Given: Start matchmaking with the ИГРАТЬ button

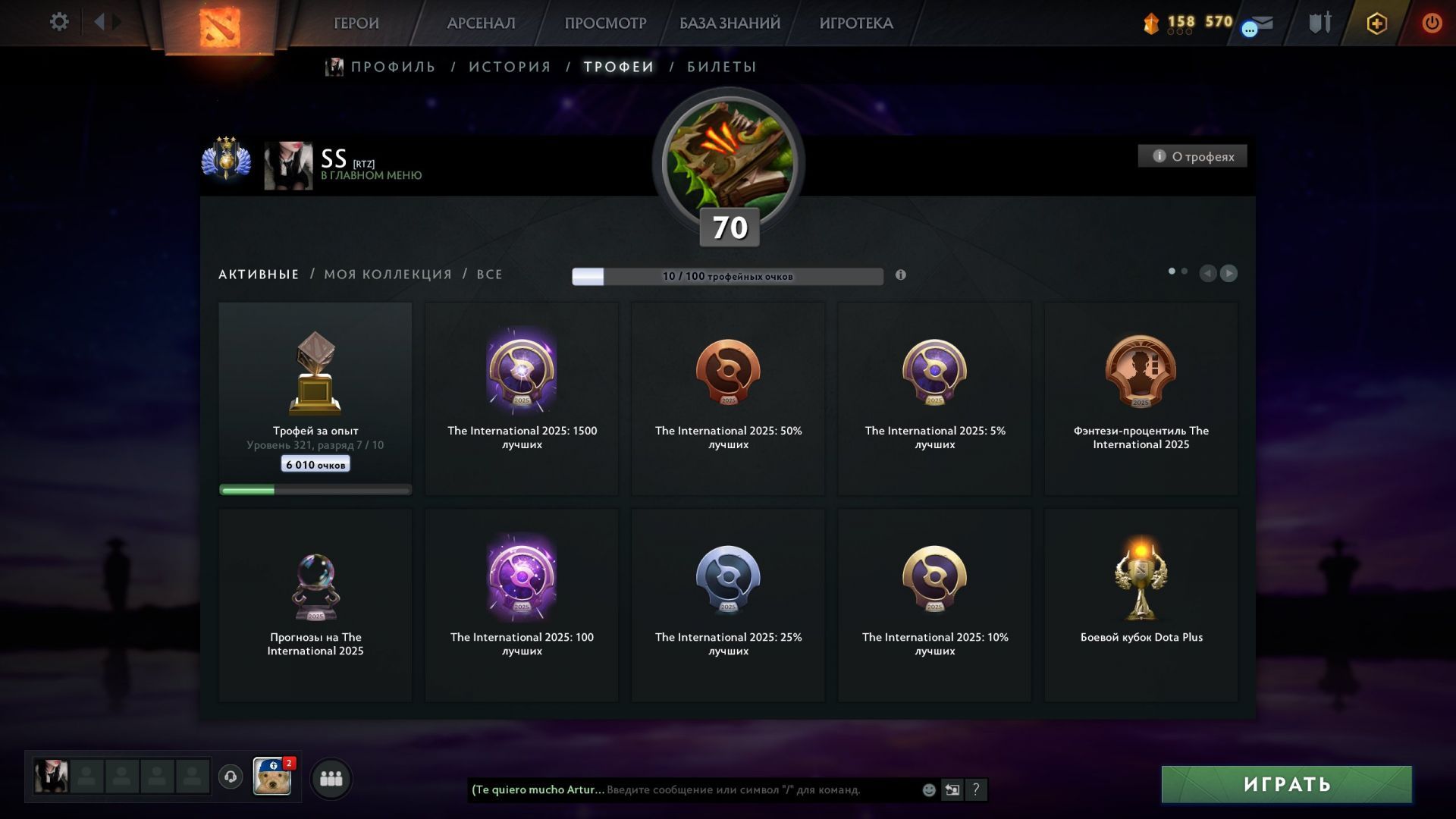Looking at the screenshot, I should pyautogui.click(x=1286, y=784).
